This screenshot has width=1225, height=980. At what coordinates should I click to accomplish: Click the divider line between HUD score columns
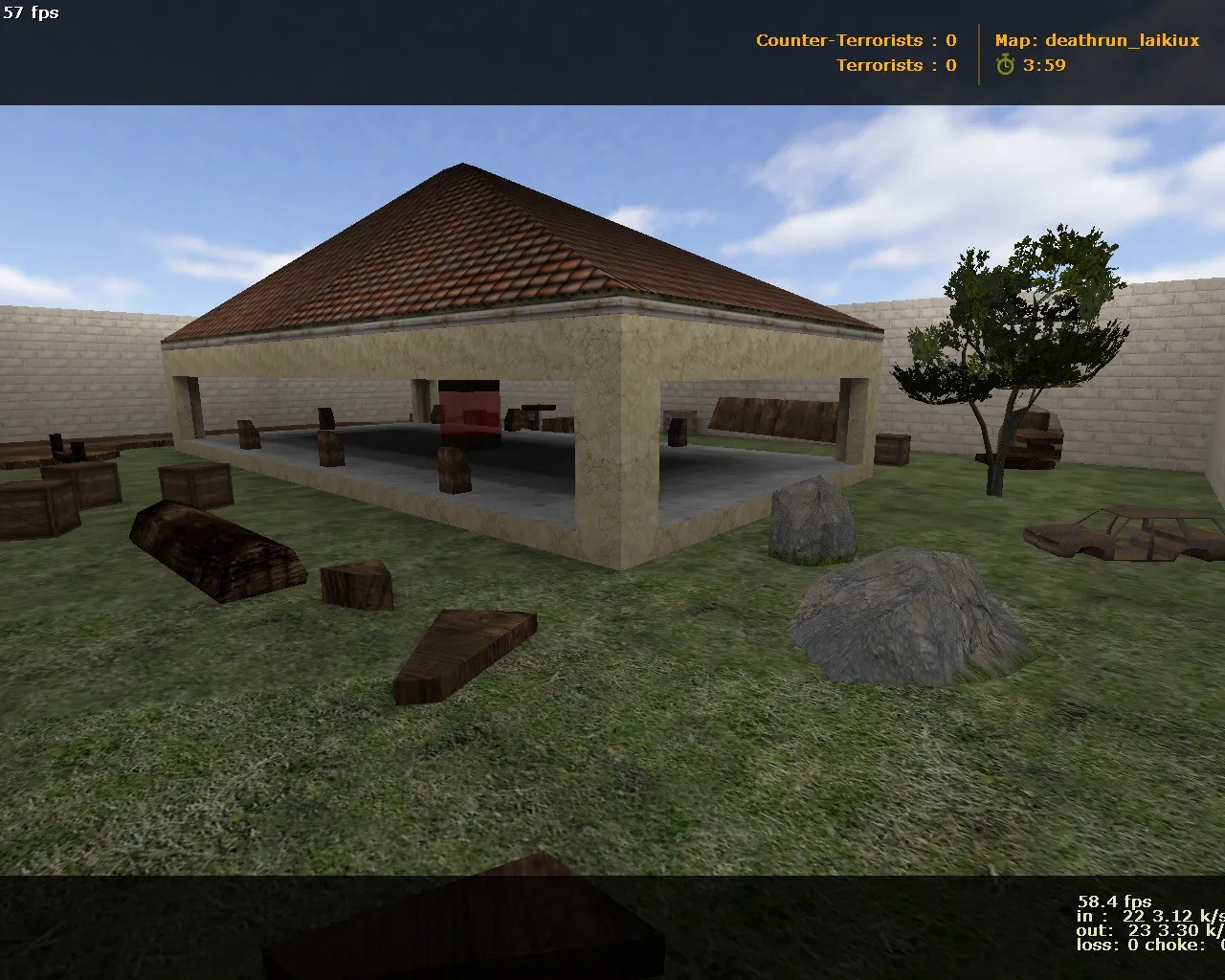tap(978, 53)
